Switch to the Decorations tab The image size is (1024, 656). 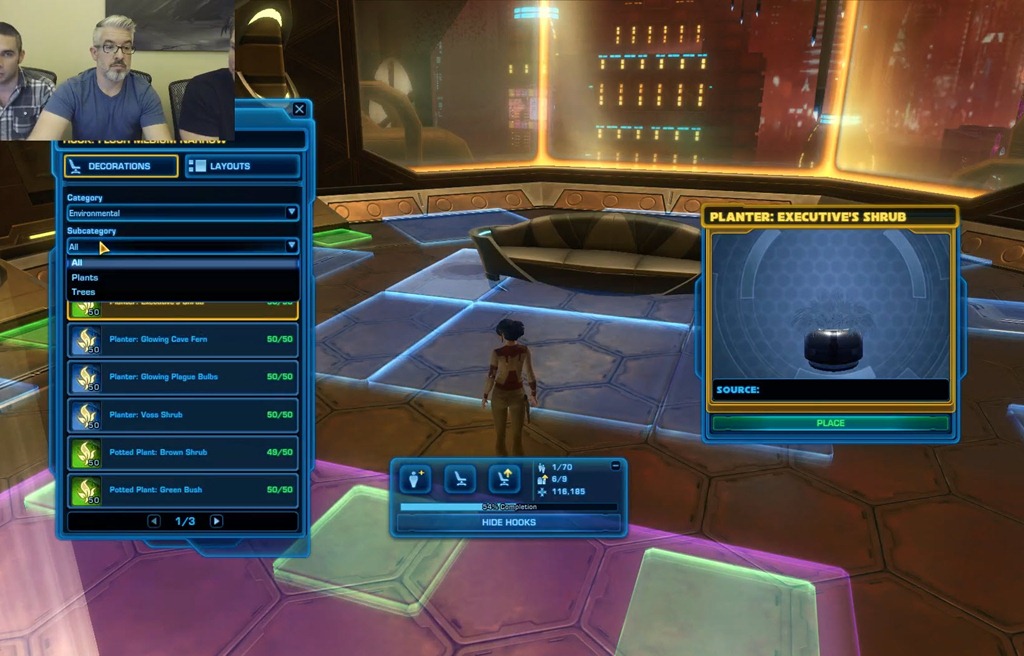coord(121,166)
